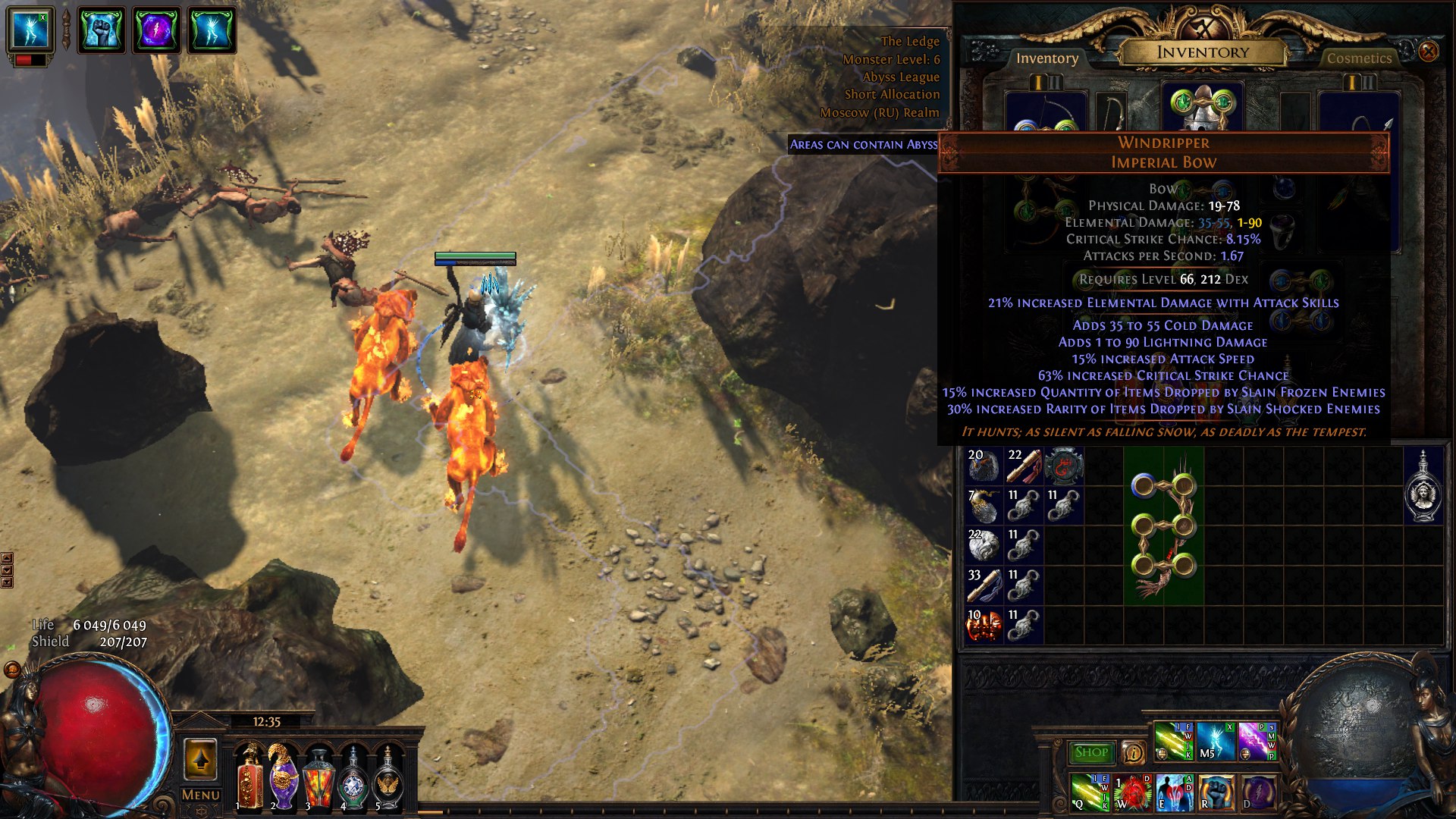The image size is (1456, 819).
Task: Click the yellow level-up arrow button
Action: [x=200, y=759]
